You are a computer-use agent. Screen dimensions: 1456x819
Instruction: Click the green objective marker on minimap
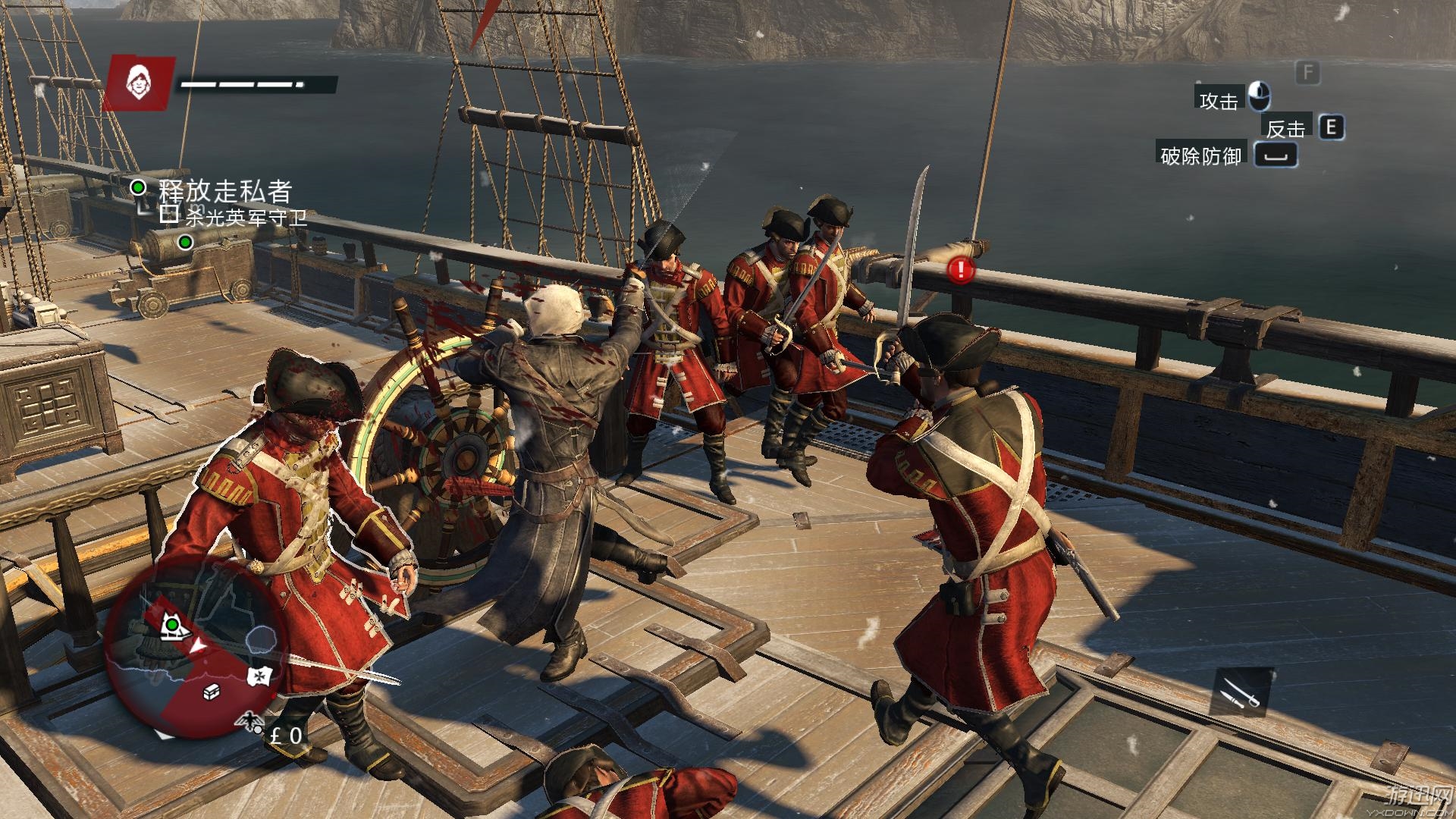tap(173, 623)
